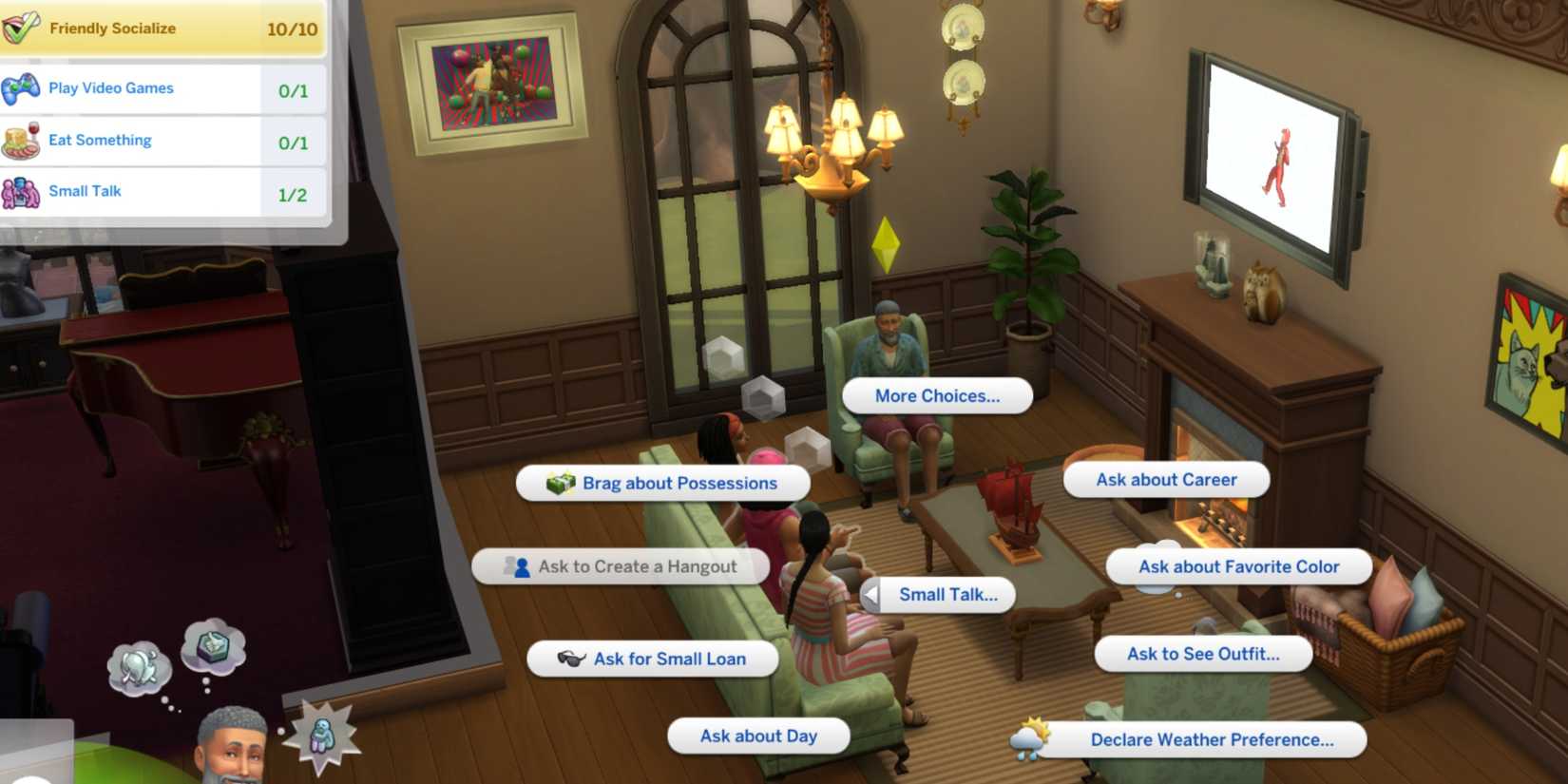This screenshot has height=784, width=1568.
Task: Click the pink Small Talk goal icon
Action: [x=21, y=189]
